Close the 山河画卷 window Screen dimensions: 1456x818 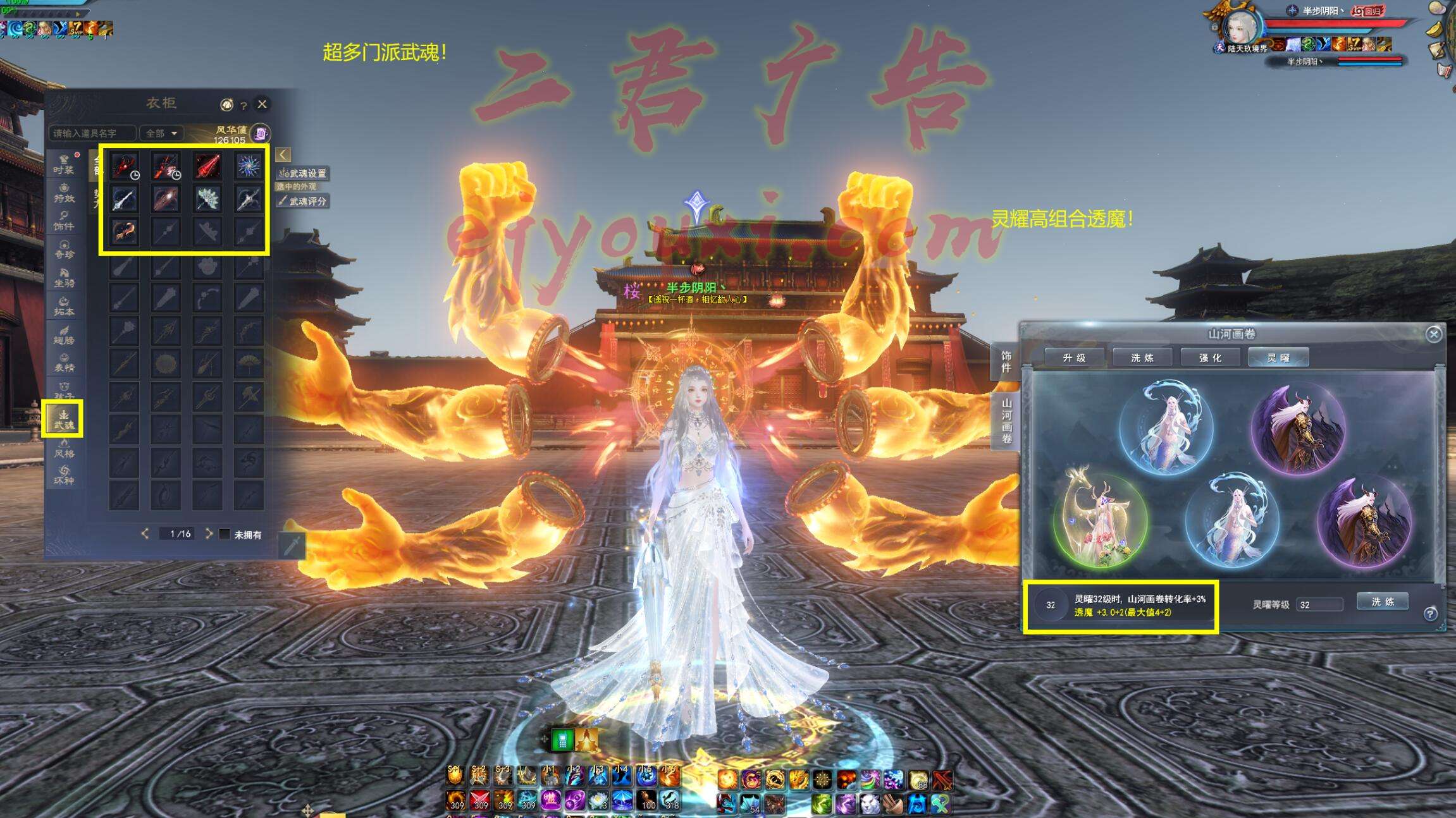tap(1433, 334)
